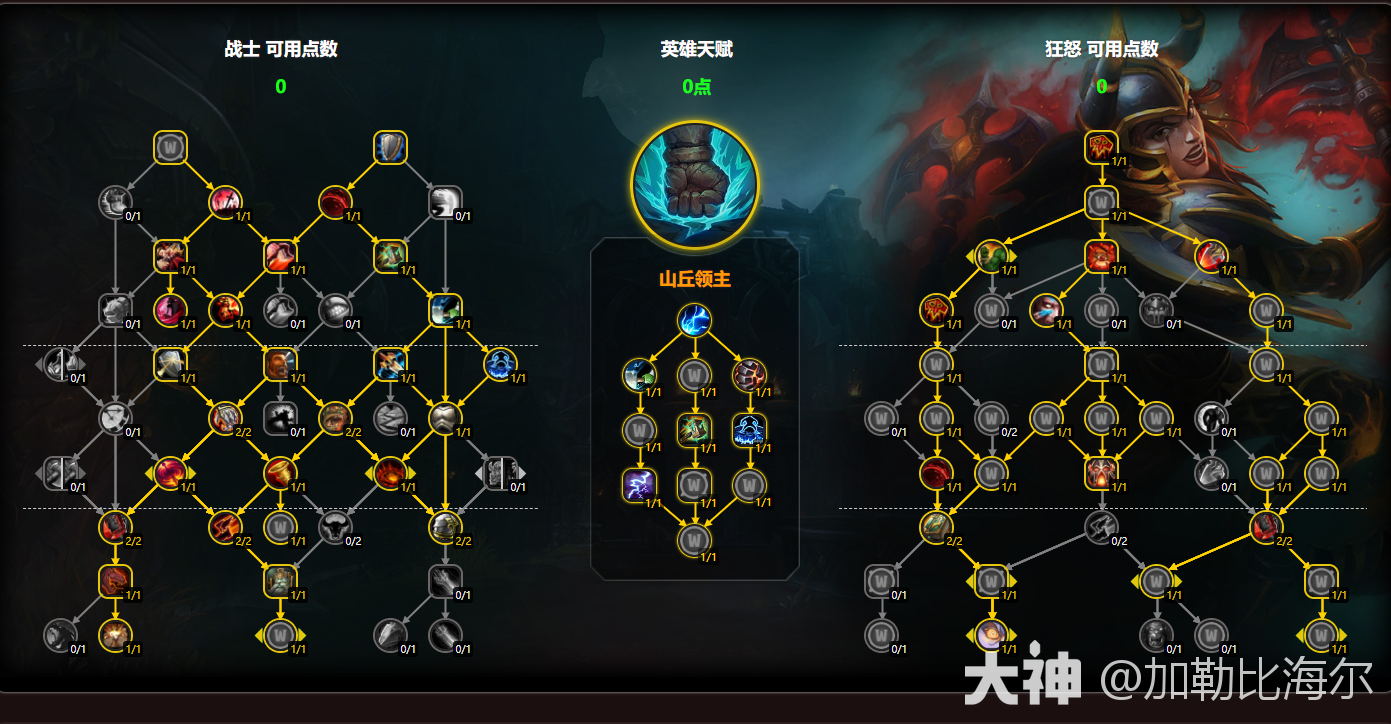Select the shield talent at top of Warrior tree
This screenshot has width=1391, height=724.
[389, 145]
